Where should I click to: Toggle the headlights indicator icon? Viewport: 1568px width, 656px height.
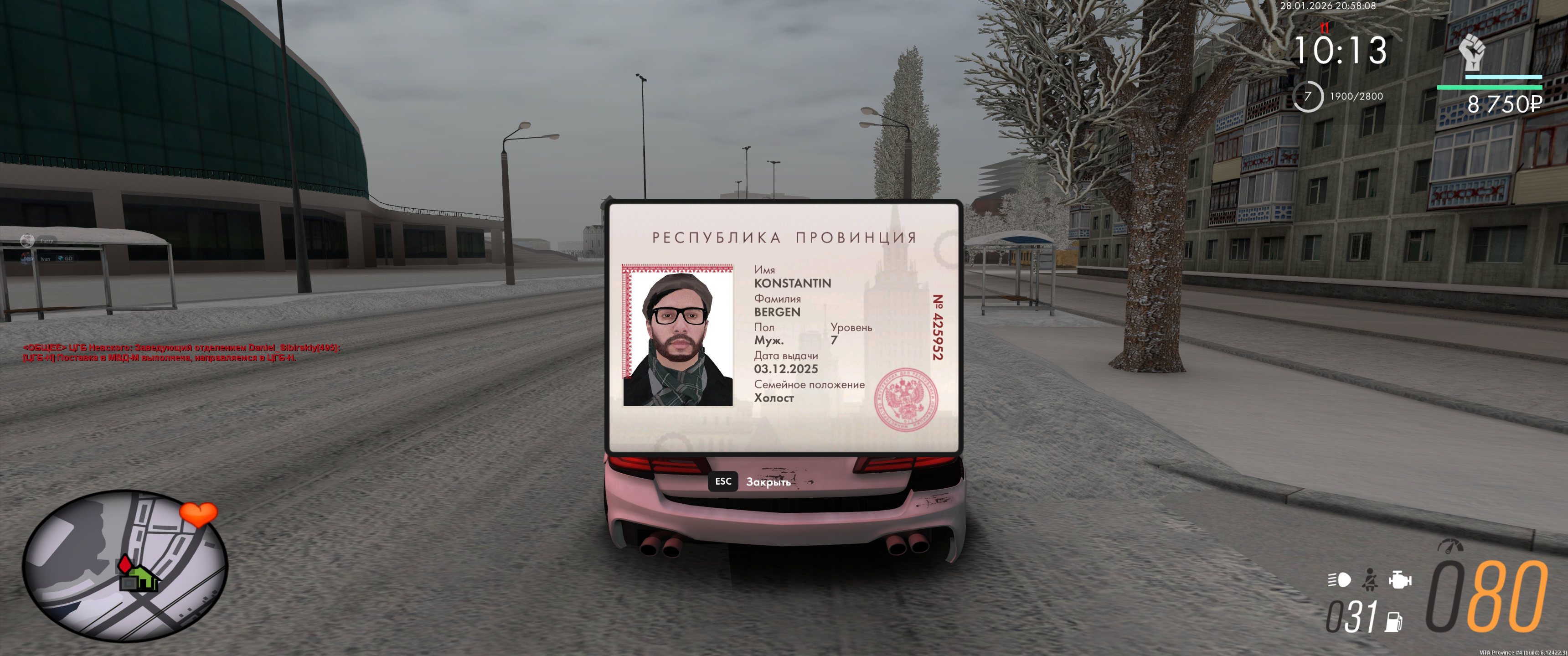click(1339, 579)
